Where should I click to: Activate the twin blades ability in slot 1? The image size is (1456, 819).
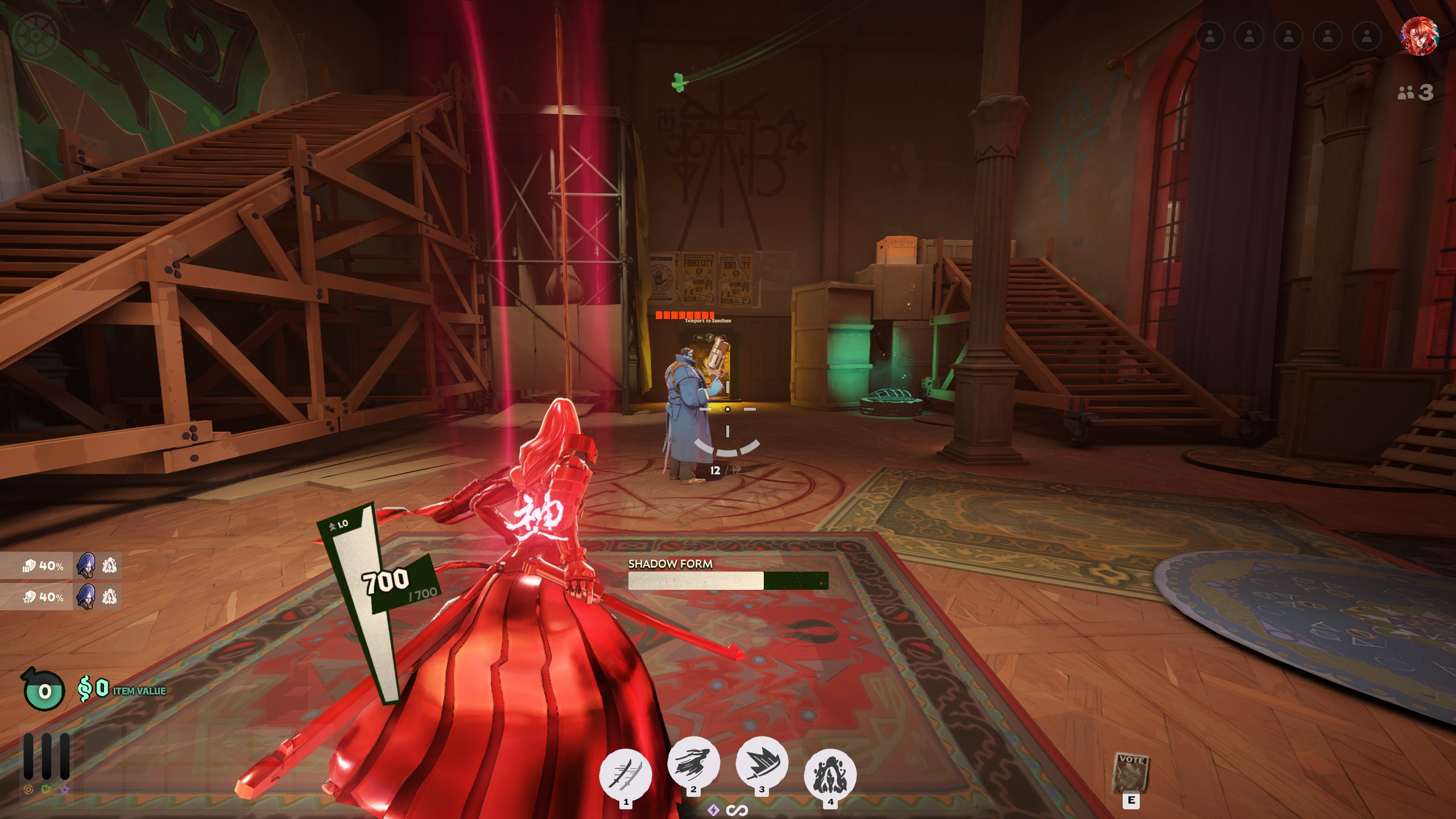point(626,774)
